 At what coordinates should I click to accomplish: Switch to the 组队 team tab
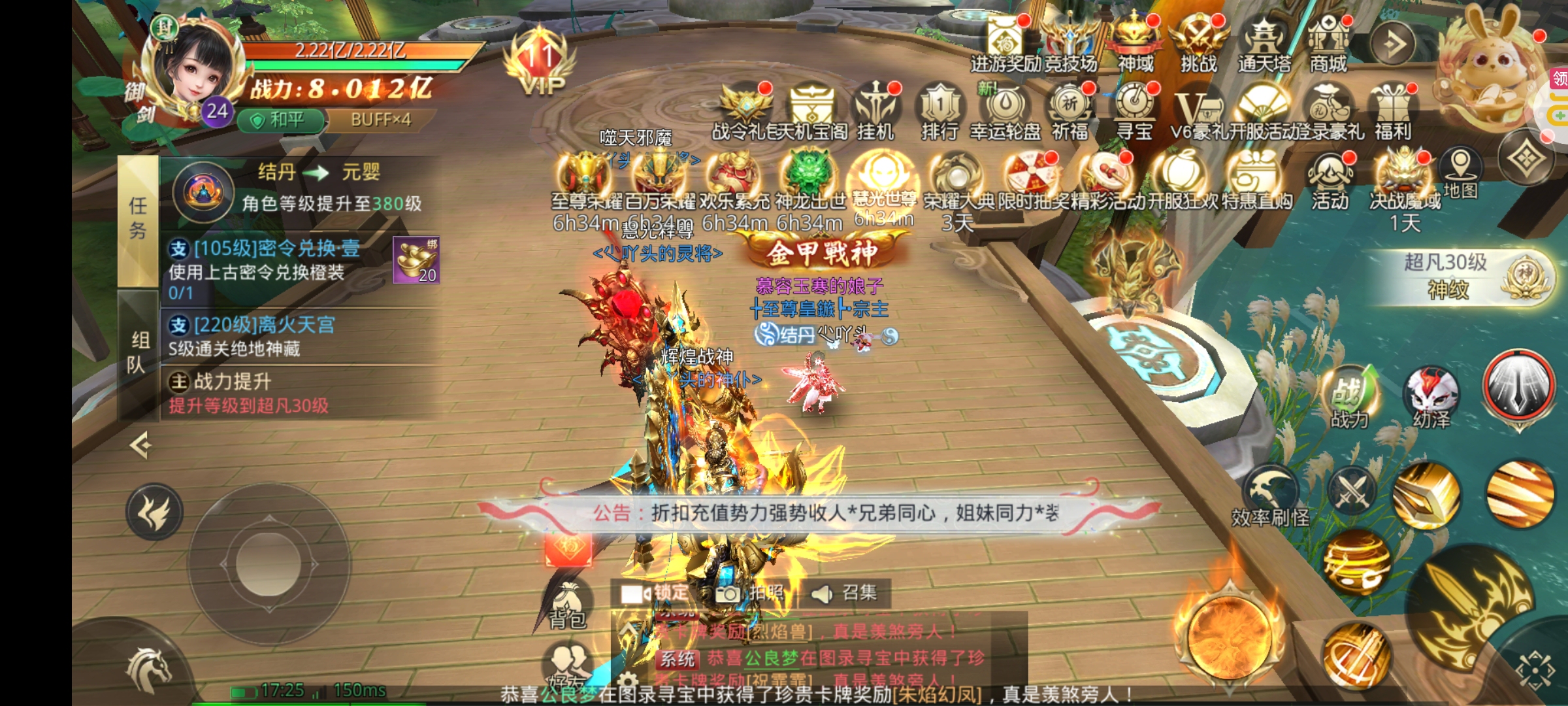tap(138, 352)
